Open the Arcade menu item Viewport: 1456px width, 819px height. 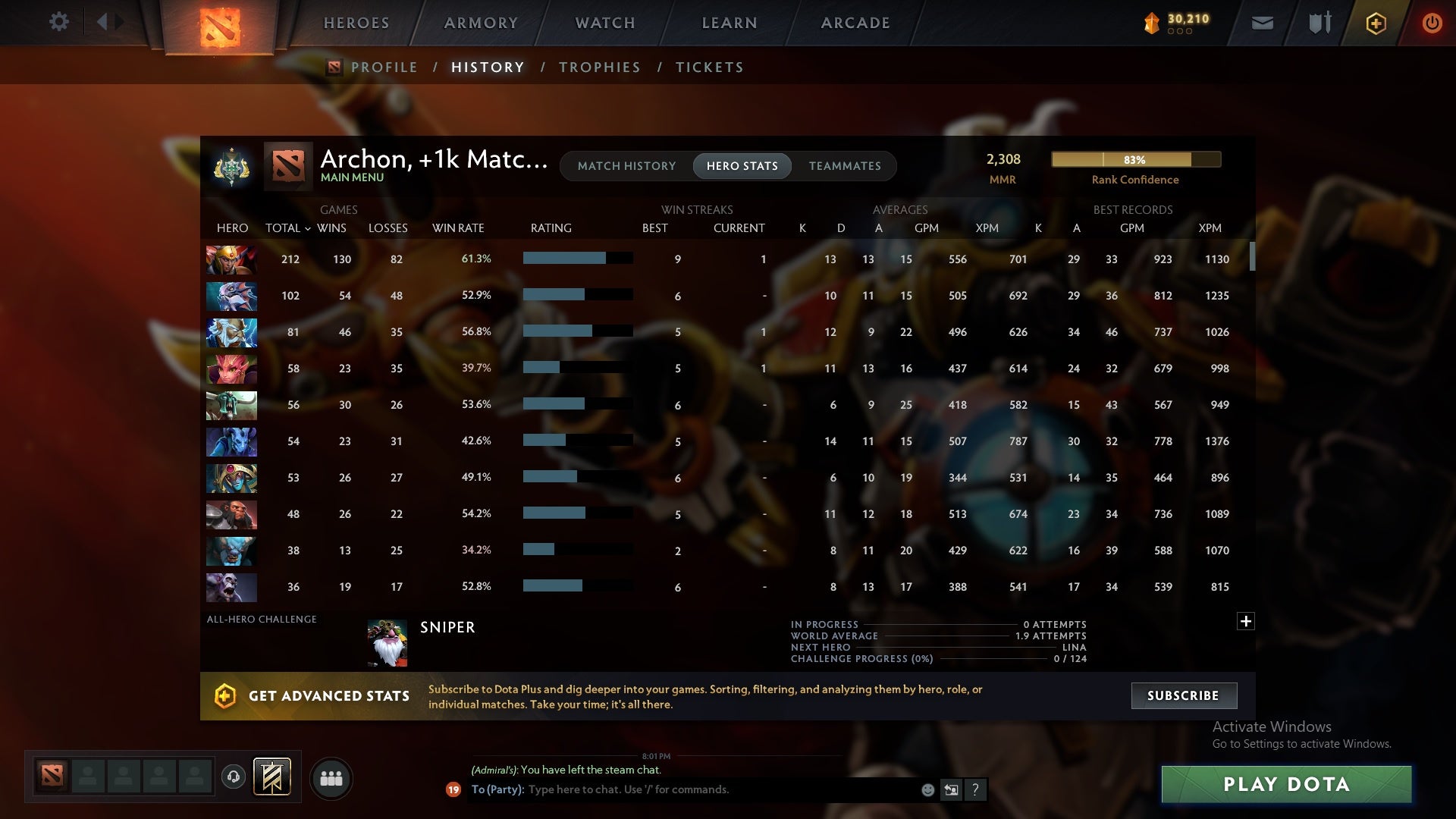pyautogui.click(x=854, y=23)
